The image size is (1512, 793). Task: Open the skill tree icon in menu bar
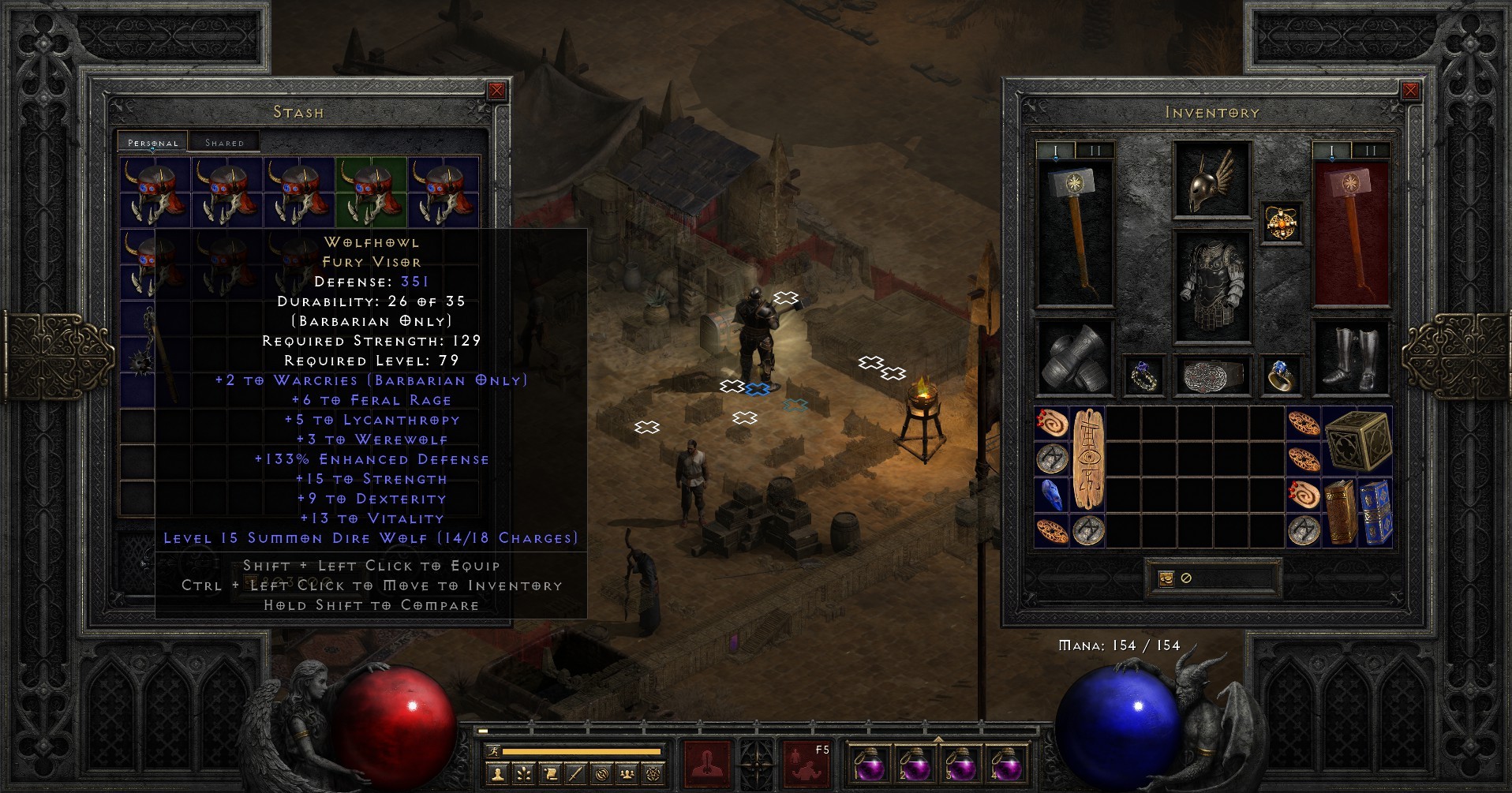coord(523,774)
